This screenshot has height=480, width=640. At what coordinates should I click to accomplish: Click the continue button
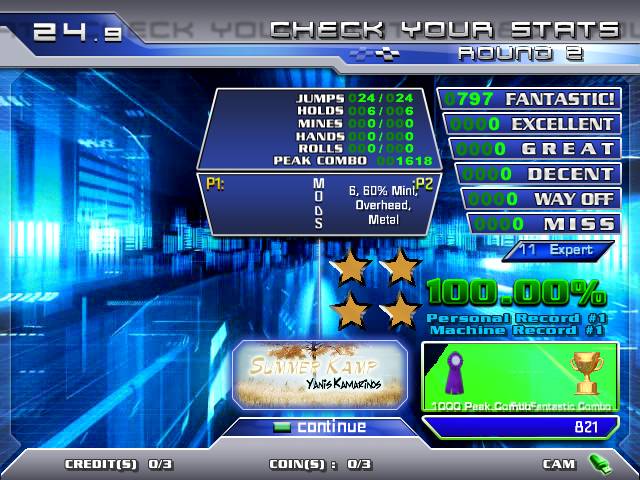point(320,427)
